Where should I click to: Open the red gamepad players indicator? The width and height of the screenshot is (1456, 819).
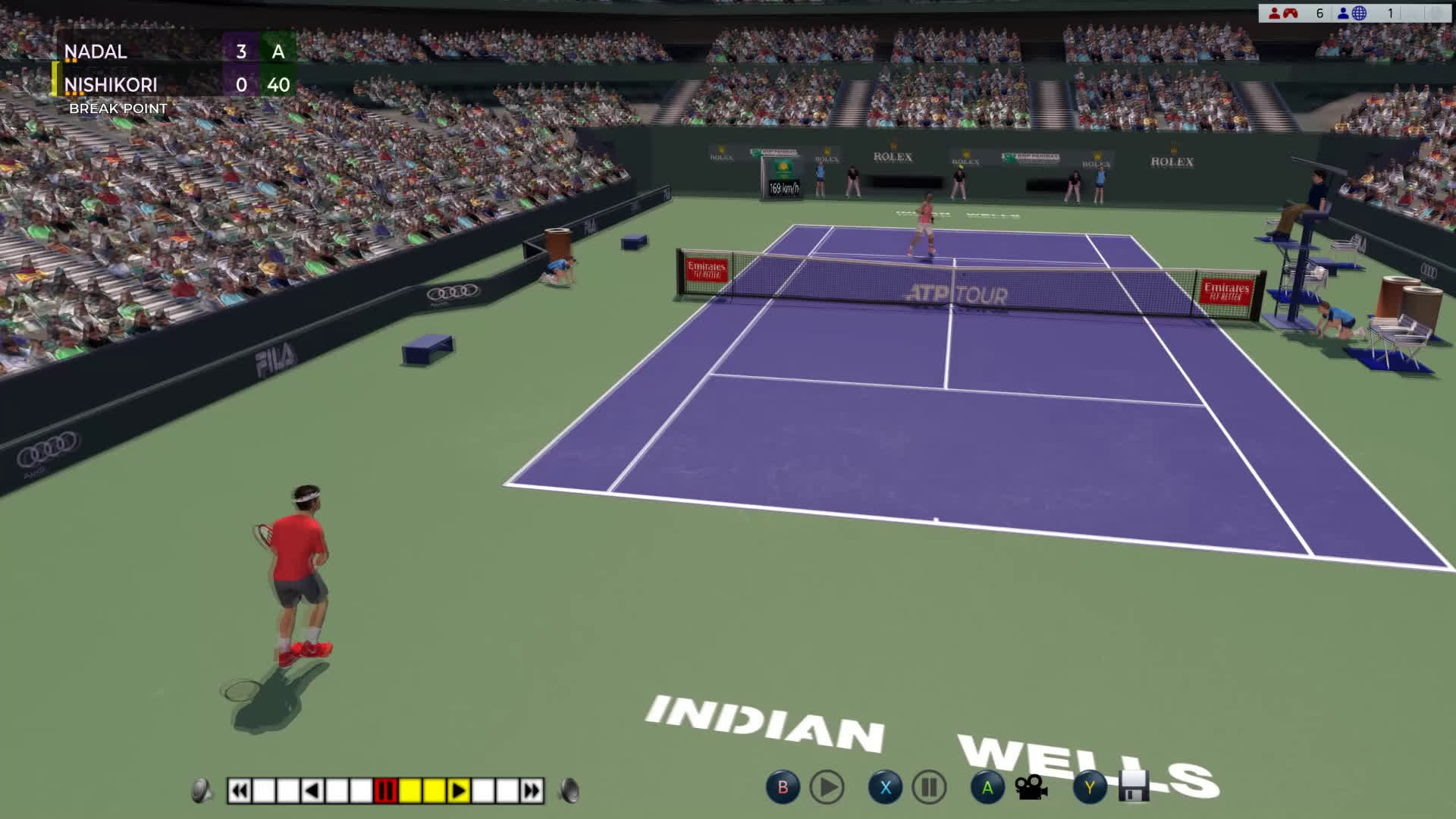pos(1283,13)
